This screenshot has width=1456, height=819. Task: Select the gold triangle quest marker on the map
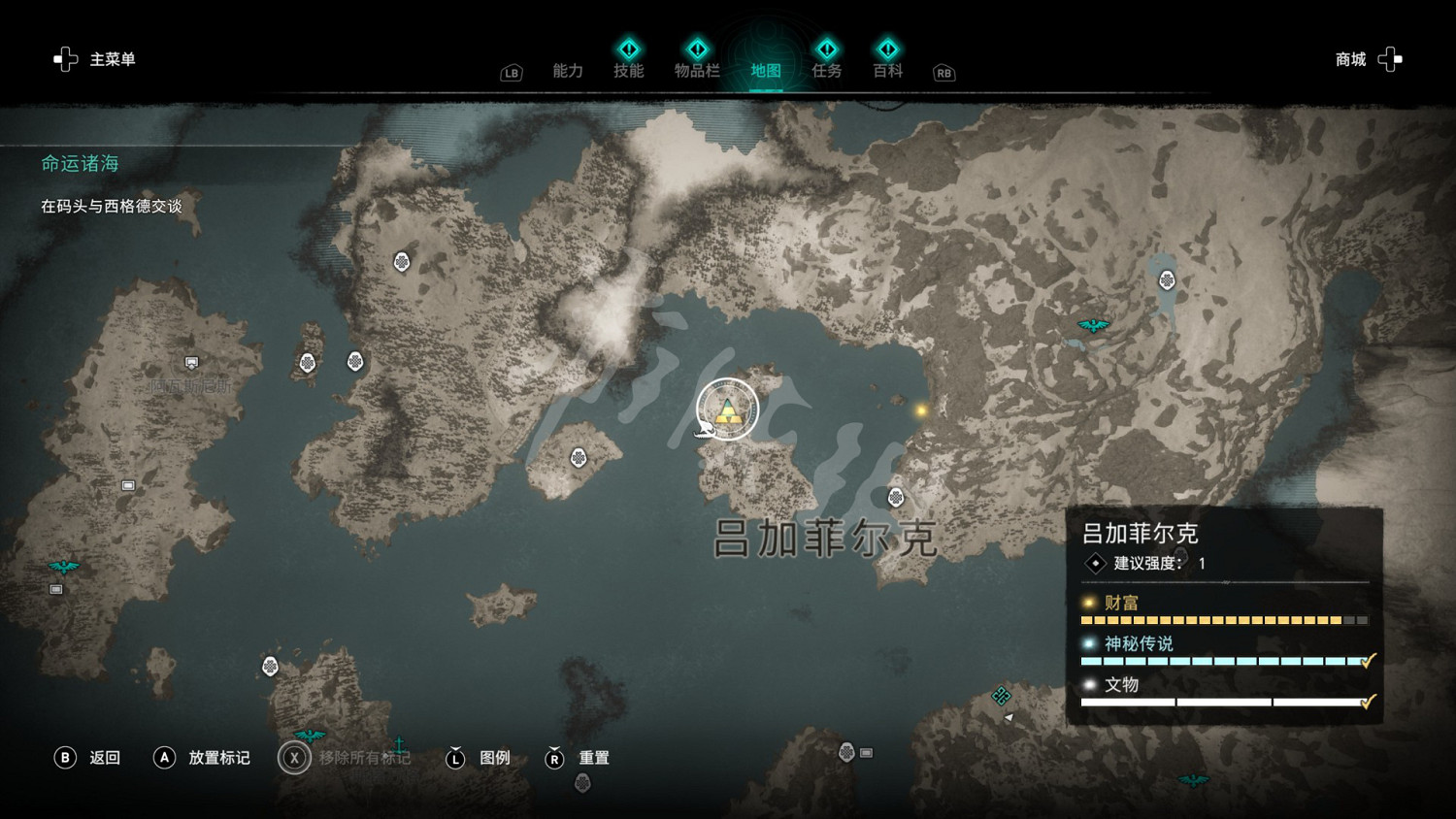(727, 410)
